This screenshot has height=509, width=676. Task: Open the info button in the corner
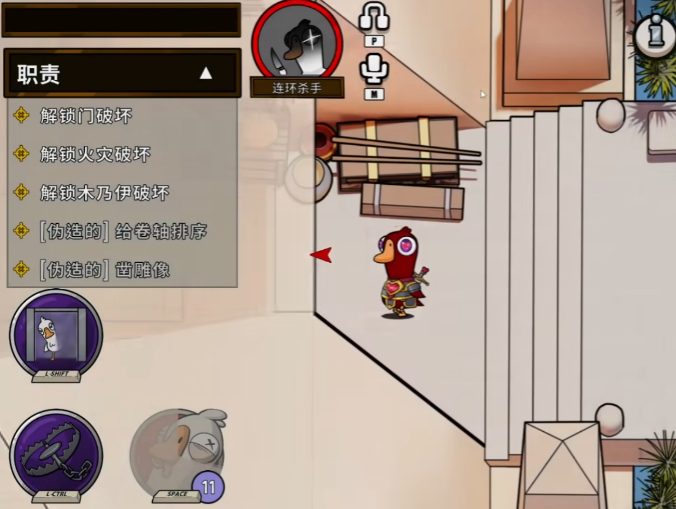(x=656, y=33)
